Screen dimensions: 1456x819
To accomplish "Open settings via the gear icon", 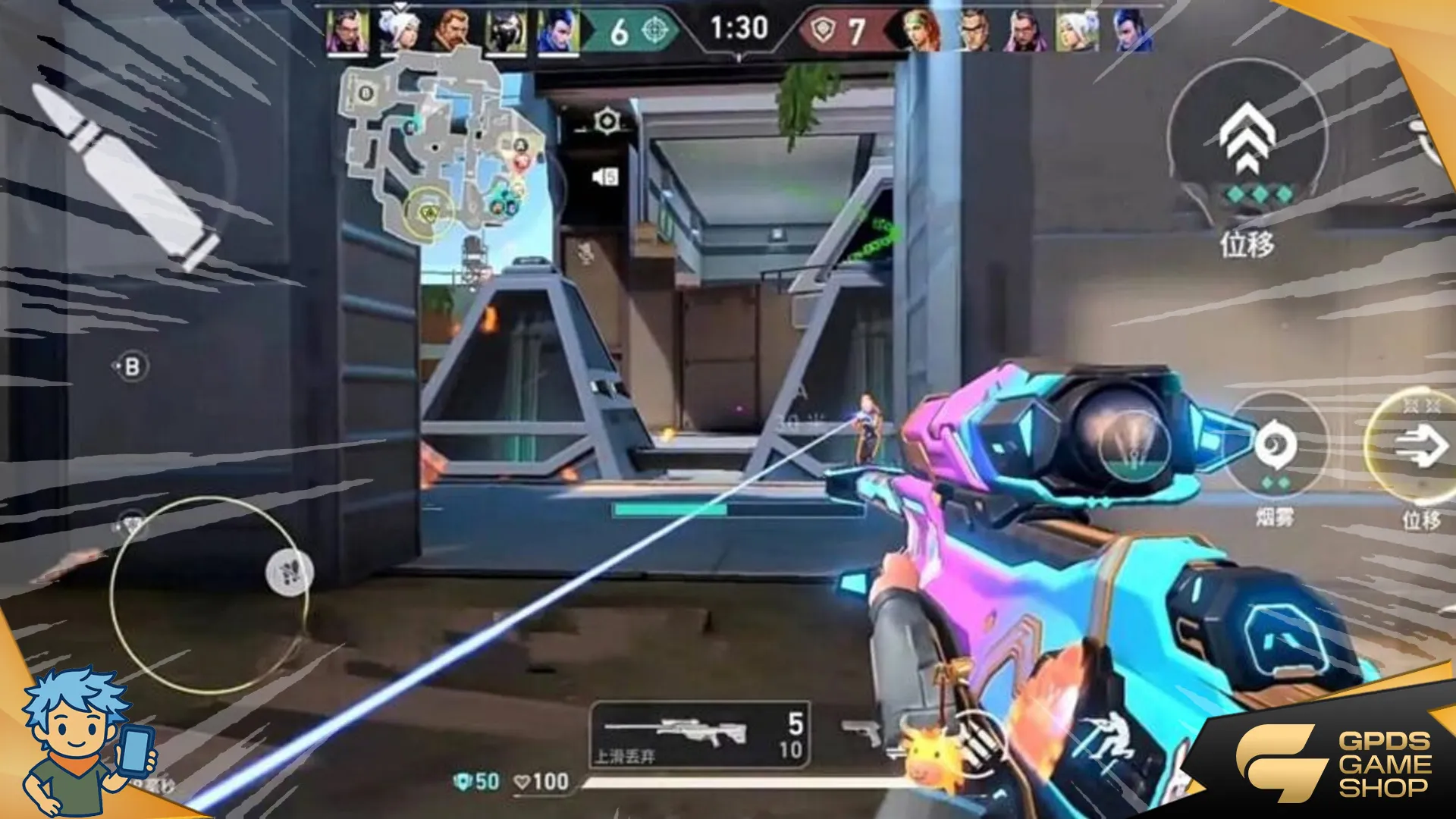I will click(606, 121).
